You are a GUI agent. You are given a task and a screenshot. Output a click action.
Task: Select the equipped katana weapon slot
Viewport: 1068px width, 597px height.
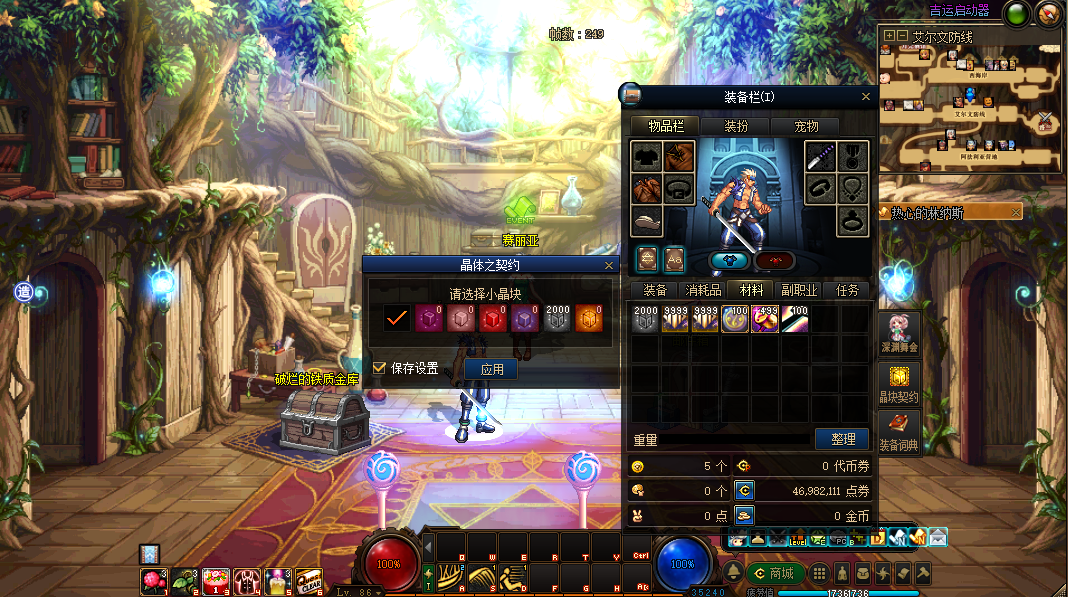click(x=821, y=157)
